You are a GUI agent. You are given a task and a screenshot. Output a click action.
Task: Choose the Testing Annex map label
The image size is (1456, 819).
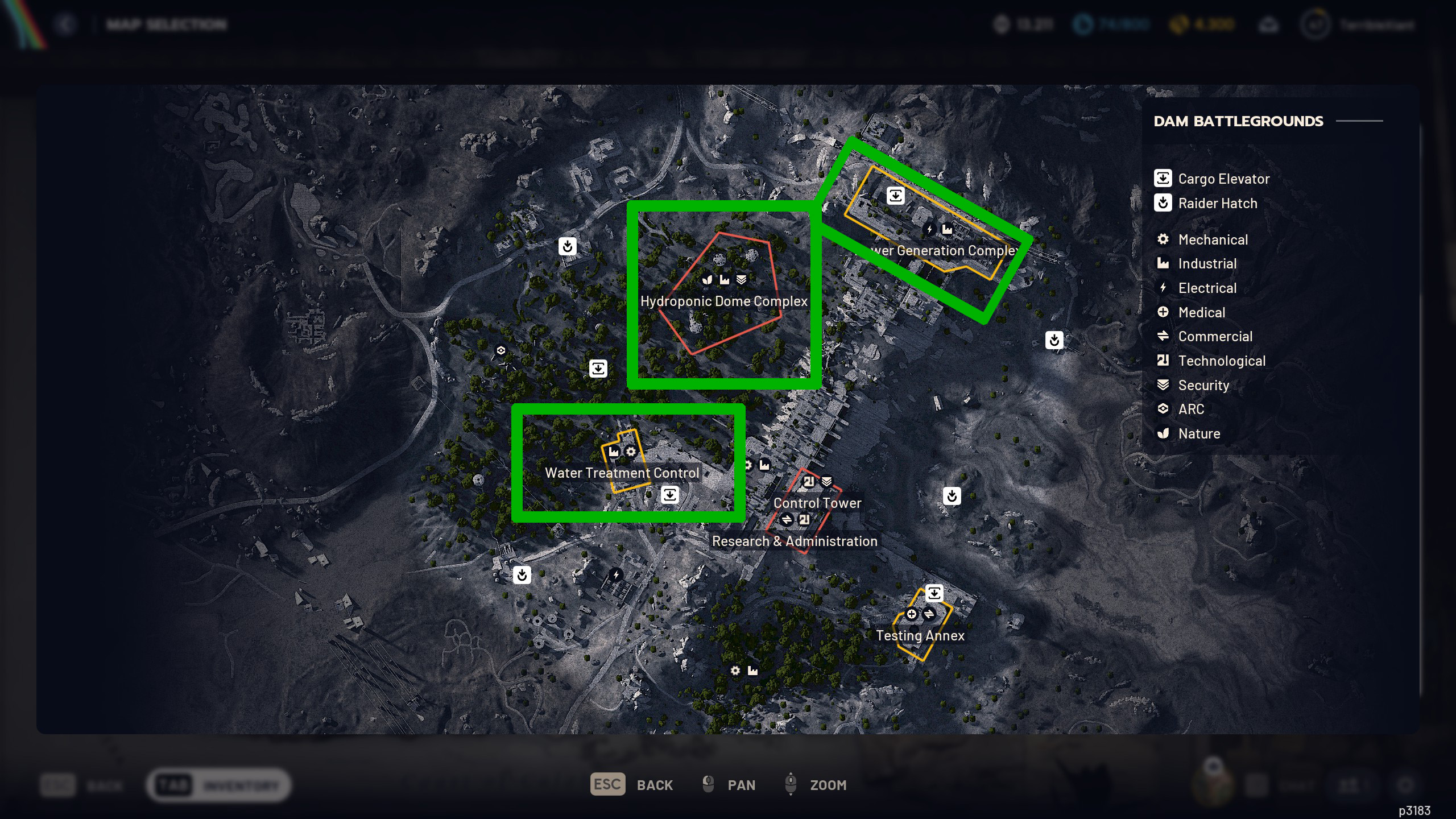pos(920,635)
